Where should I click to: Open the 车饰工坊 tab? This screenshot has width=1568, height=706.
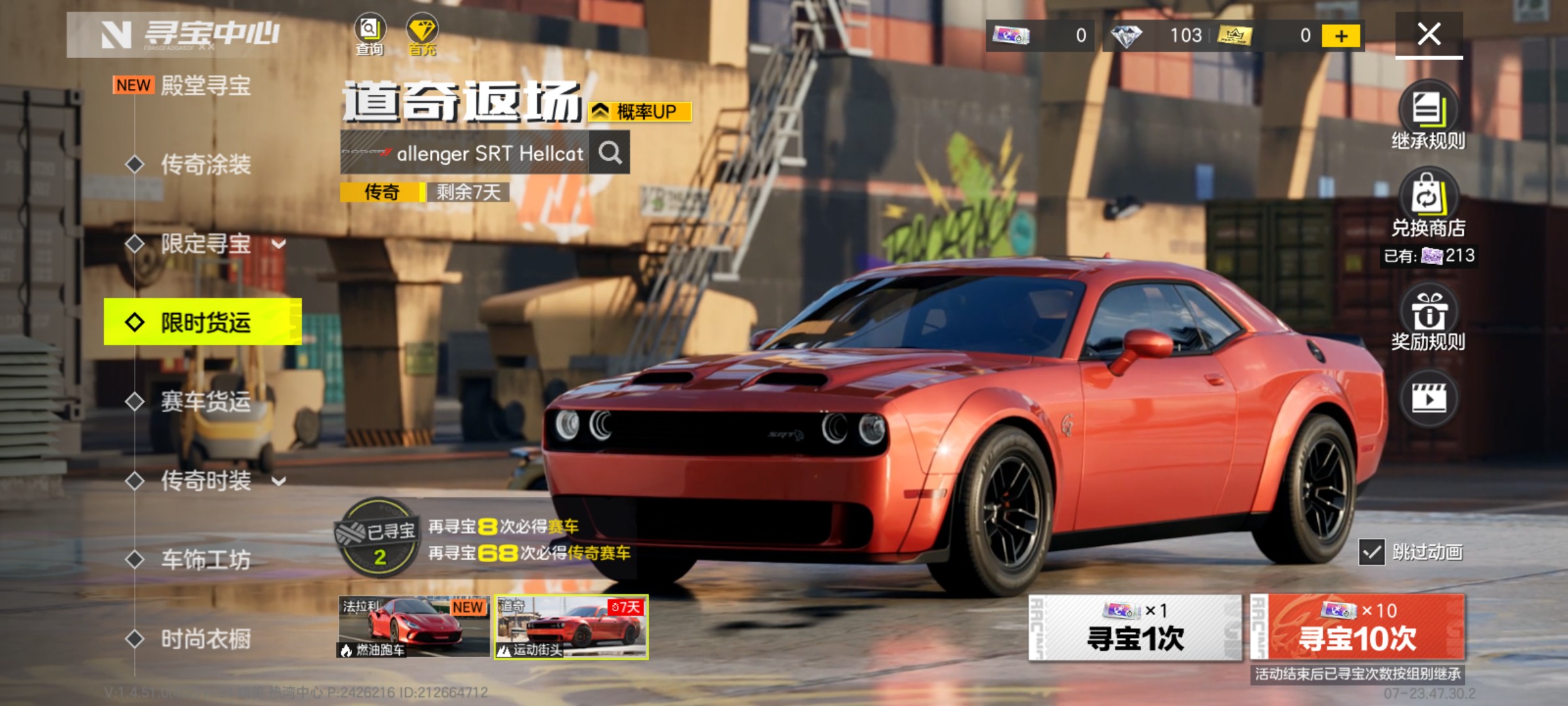pos(205,560)
